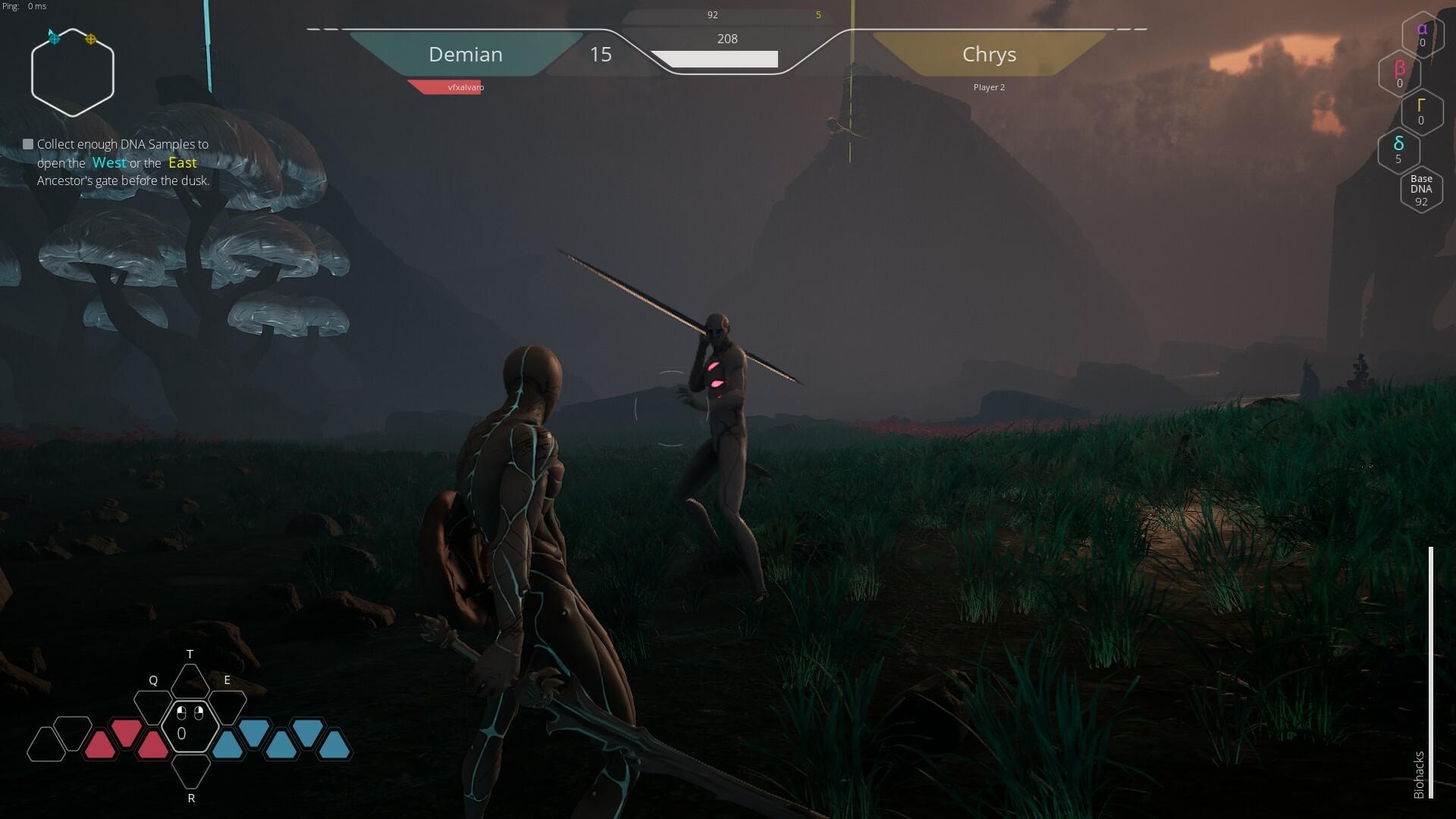The image size is (1456, 819).
Task: Select the delta DNA hex counter
Action: click(x=1399, y=151)
